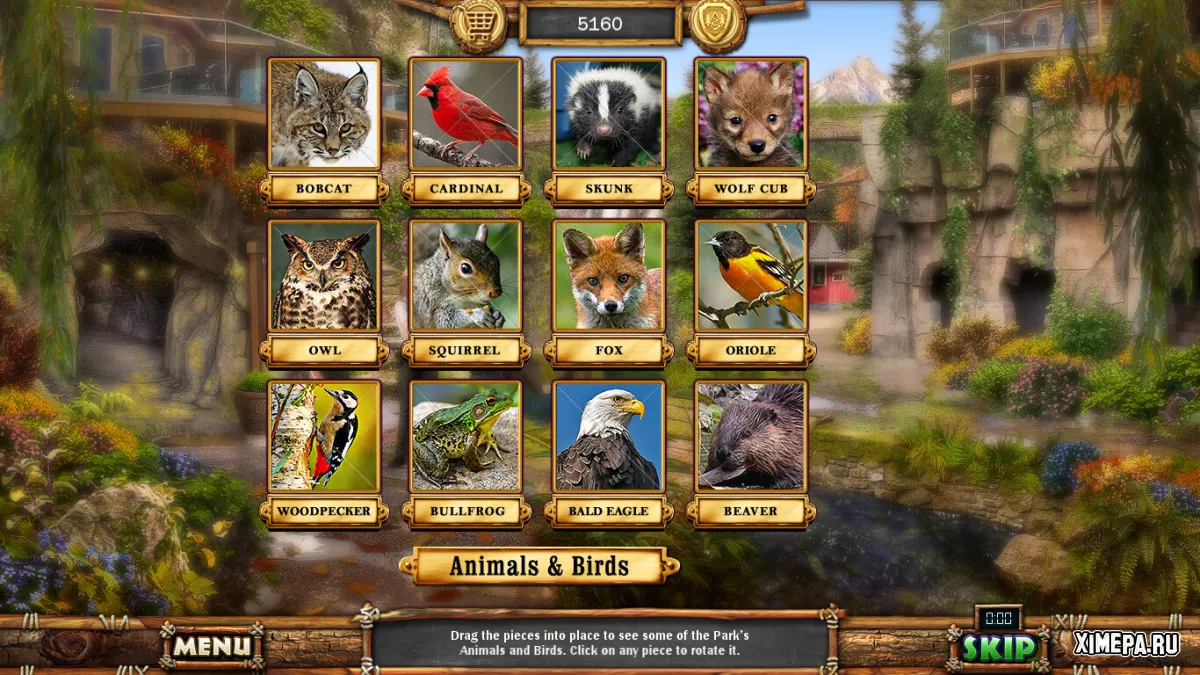Skip this puzzle with the Skip button
1200x675 pixels.
pyautogui.click(x=998, y=647)
